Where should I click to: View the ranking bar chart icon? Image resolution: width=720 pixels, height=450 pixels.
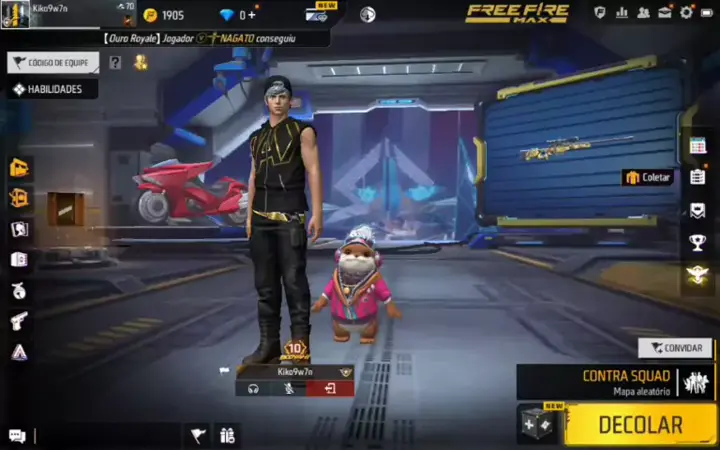pos(622,13)
